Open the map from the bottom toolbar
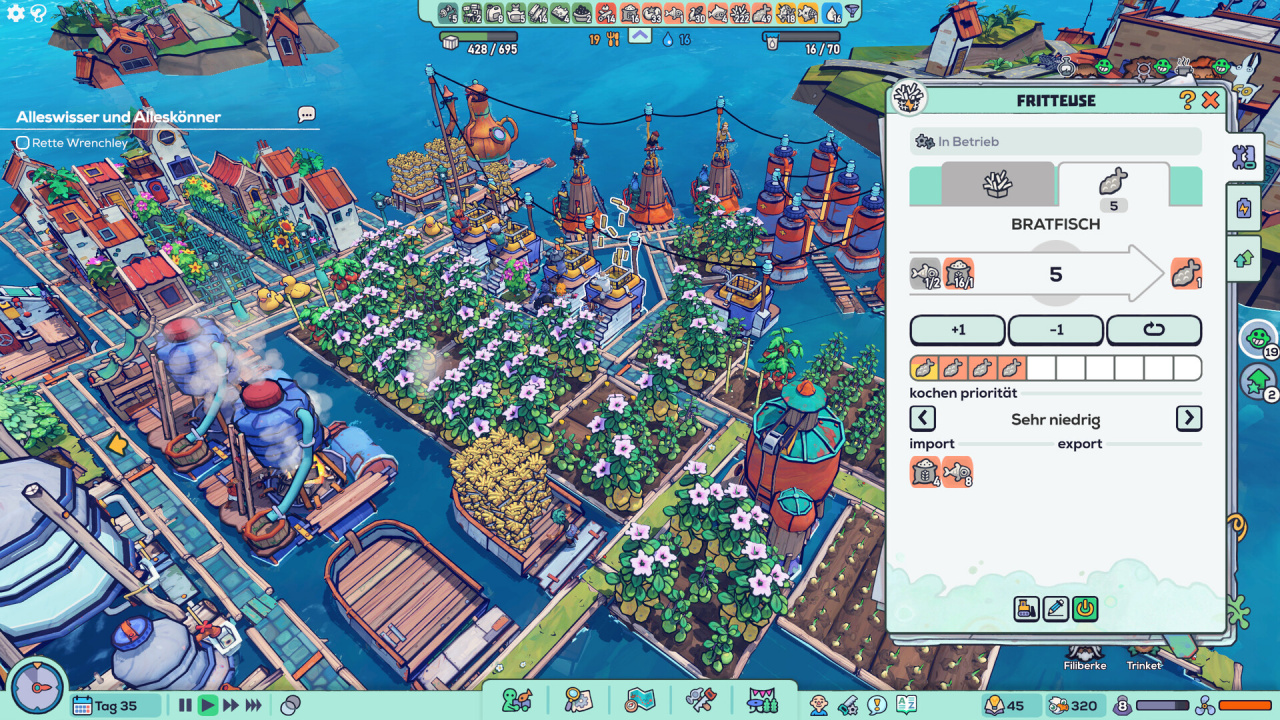This screenshot has width=1280, height=720. point(639,700)
